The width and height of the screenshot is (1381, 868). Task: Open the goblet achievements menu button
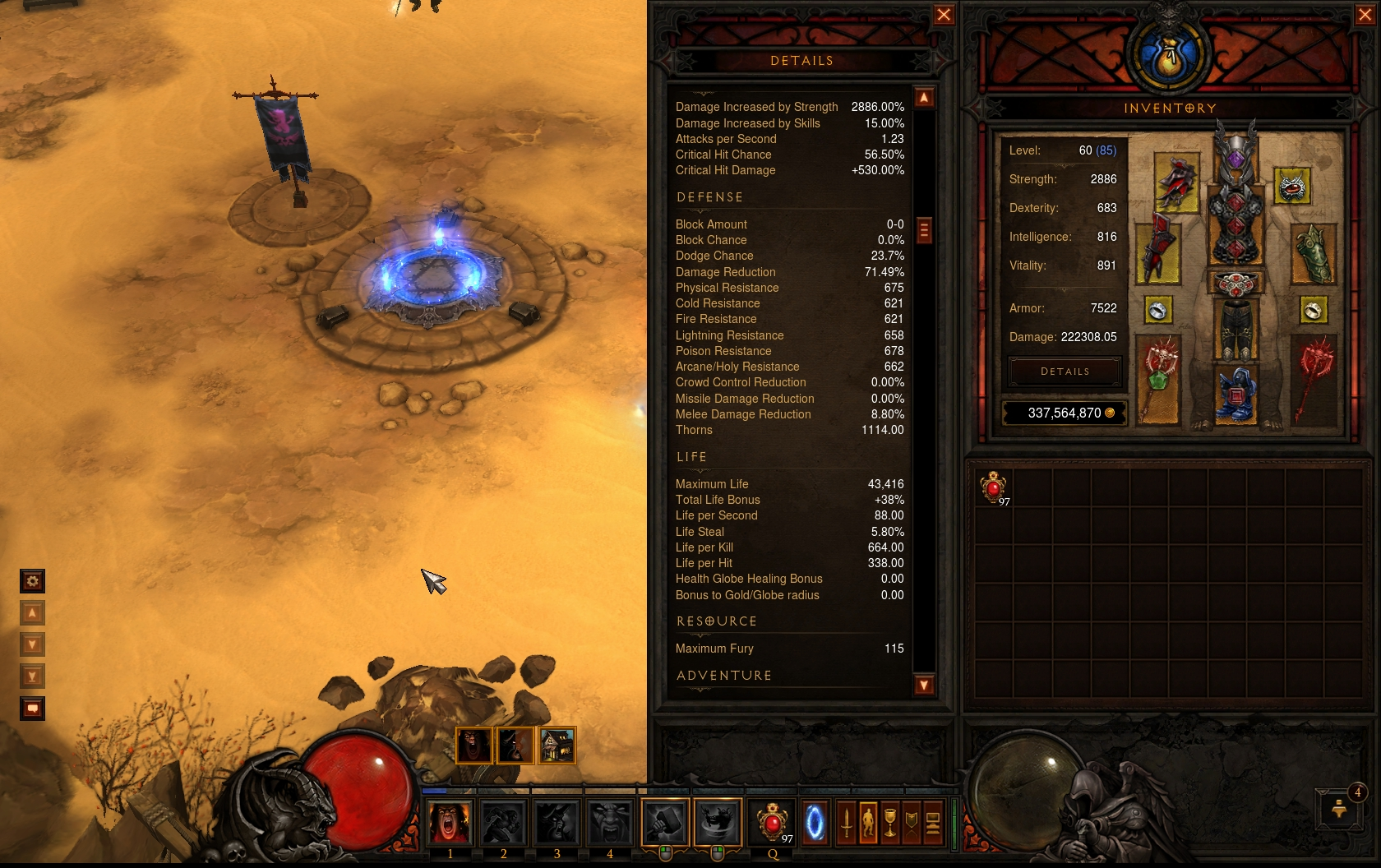[x=890, y=823]
